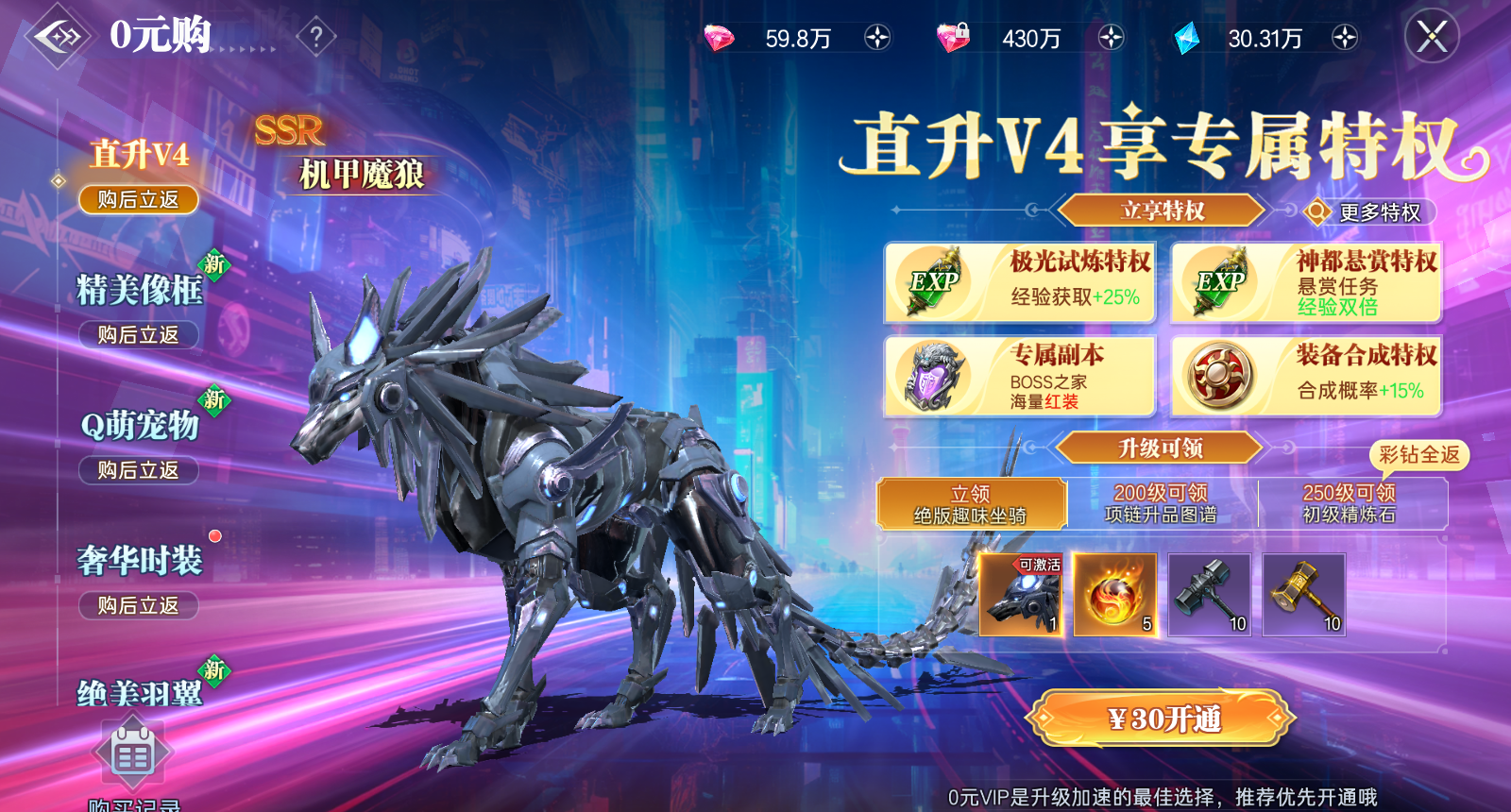This screenshot has height=812, width=1511.
Task: Click the purple shield icon on 专属副本 card
Action: [x=931, y=378]
